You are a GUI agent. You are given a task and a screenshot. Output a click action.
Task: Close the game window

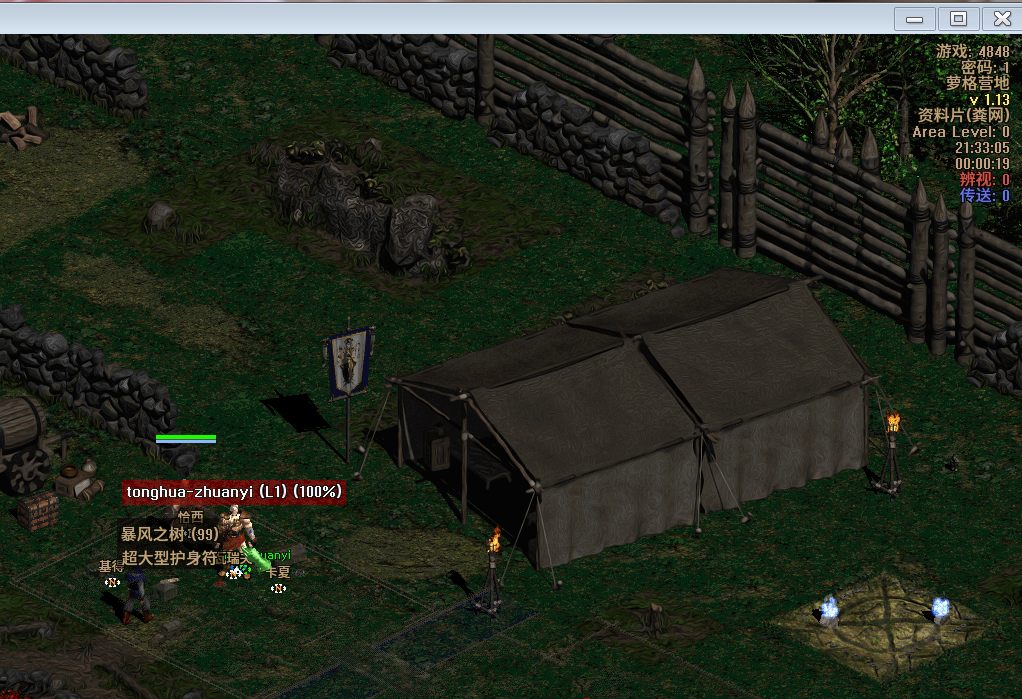[x=1001, y=18]
